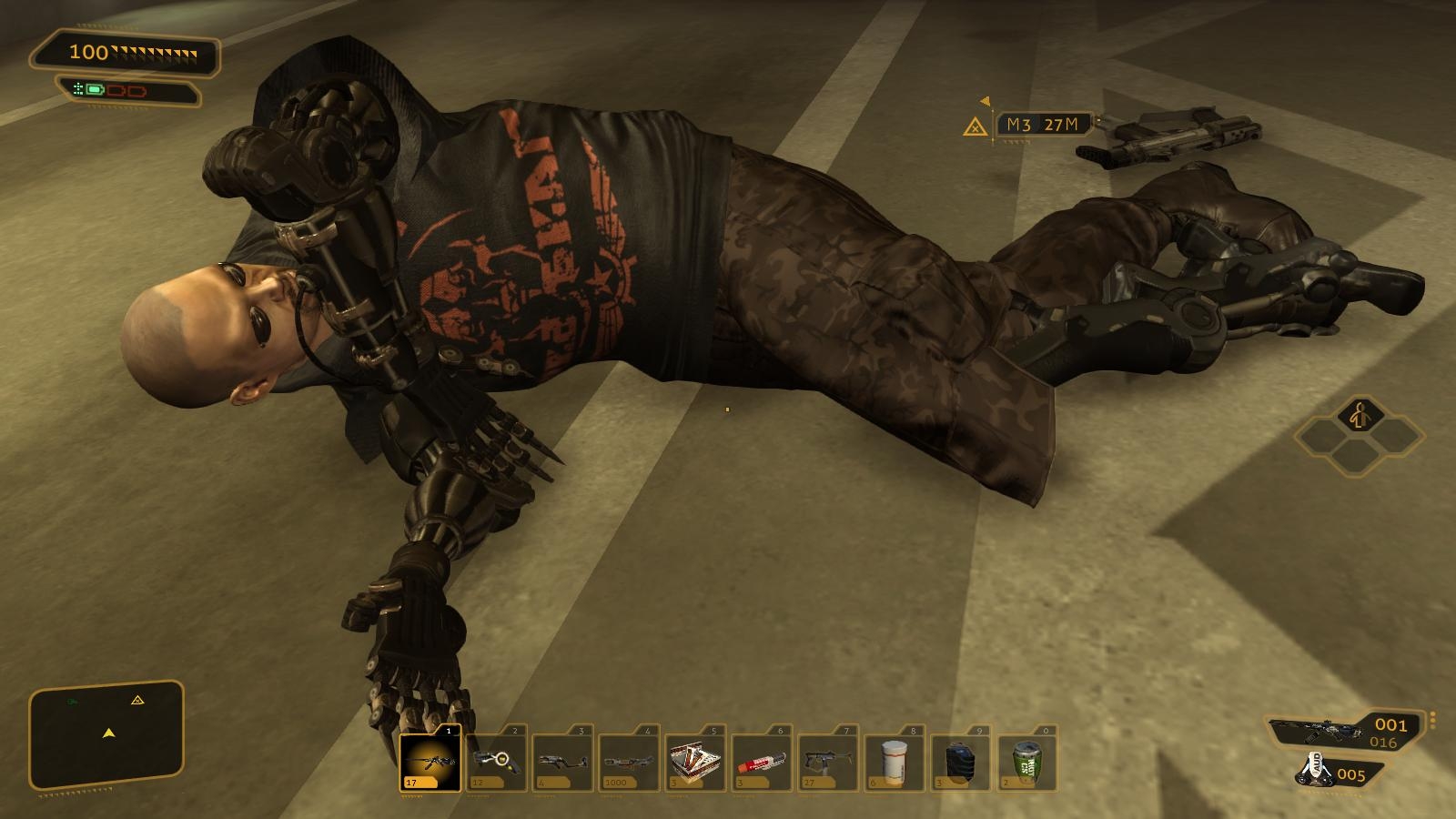The height and width of the screenshot is (819, 1456).
Task: Equip the stun gun in slot 2
Action: [x=496, y=759]
